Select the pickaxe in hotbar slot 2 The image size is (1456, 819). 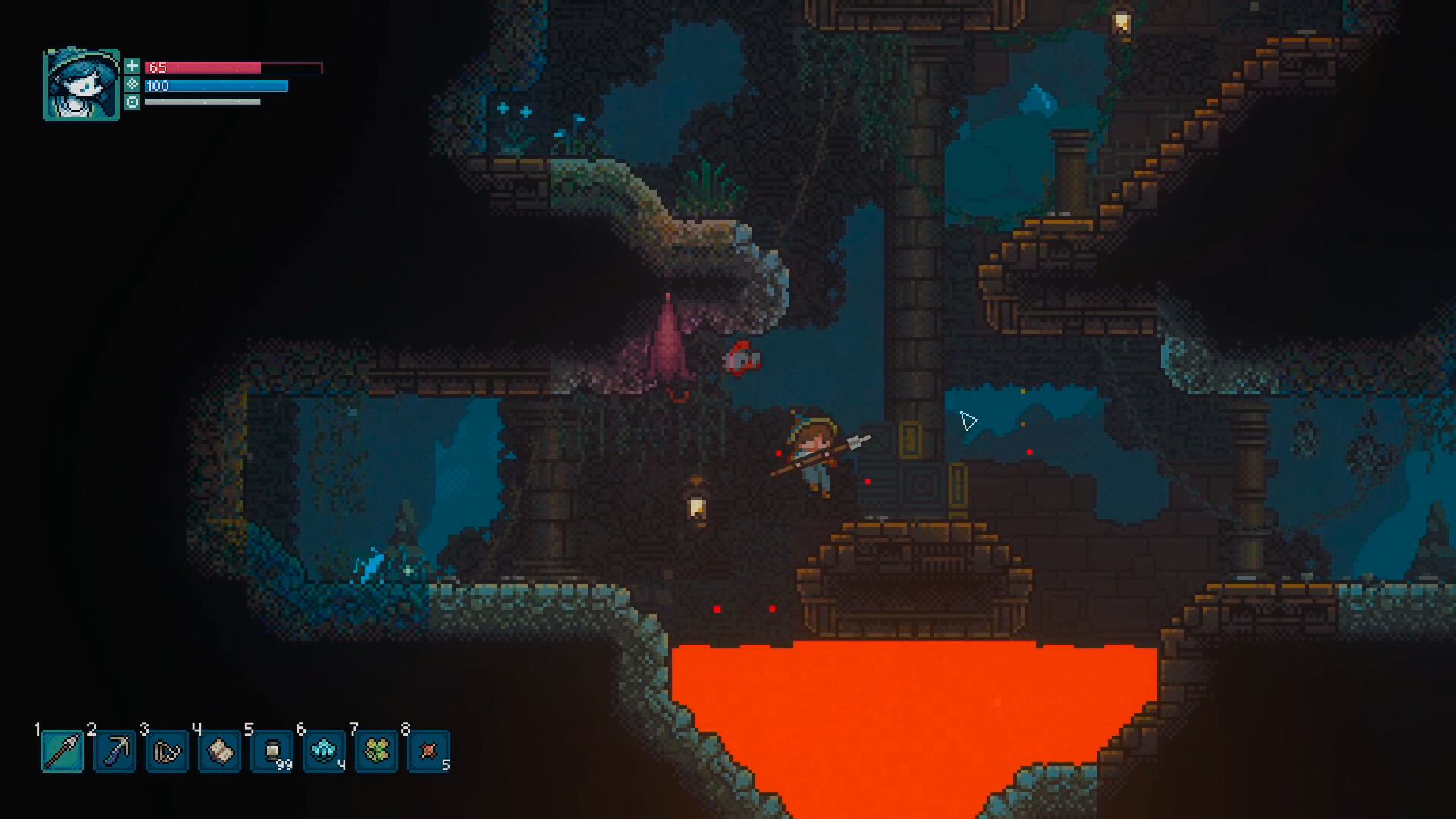point(114,752)
